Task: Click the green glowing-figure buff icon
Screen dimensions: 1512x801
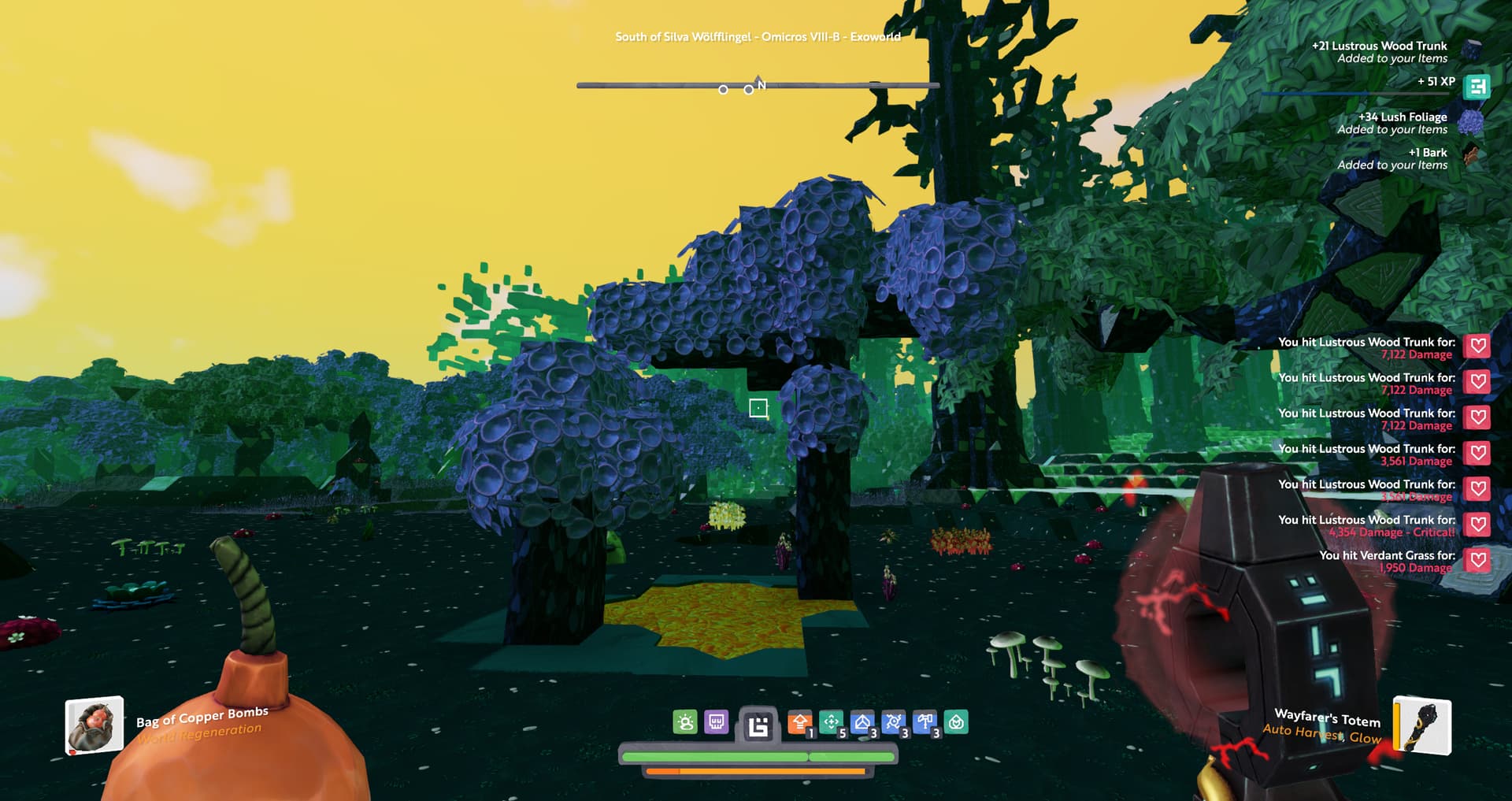Action: point(685,722)
